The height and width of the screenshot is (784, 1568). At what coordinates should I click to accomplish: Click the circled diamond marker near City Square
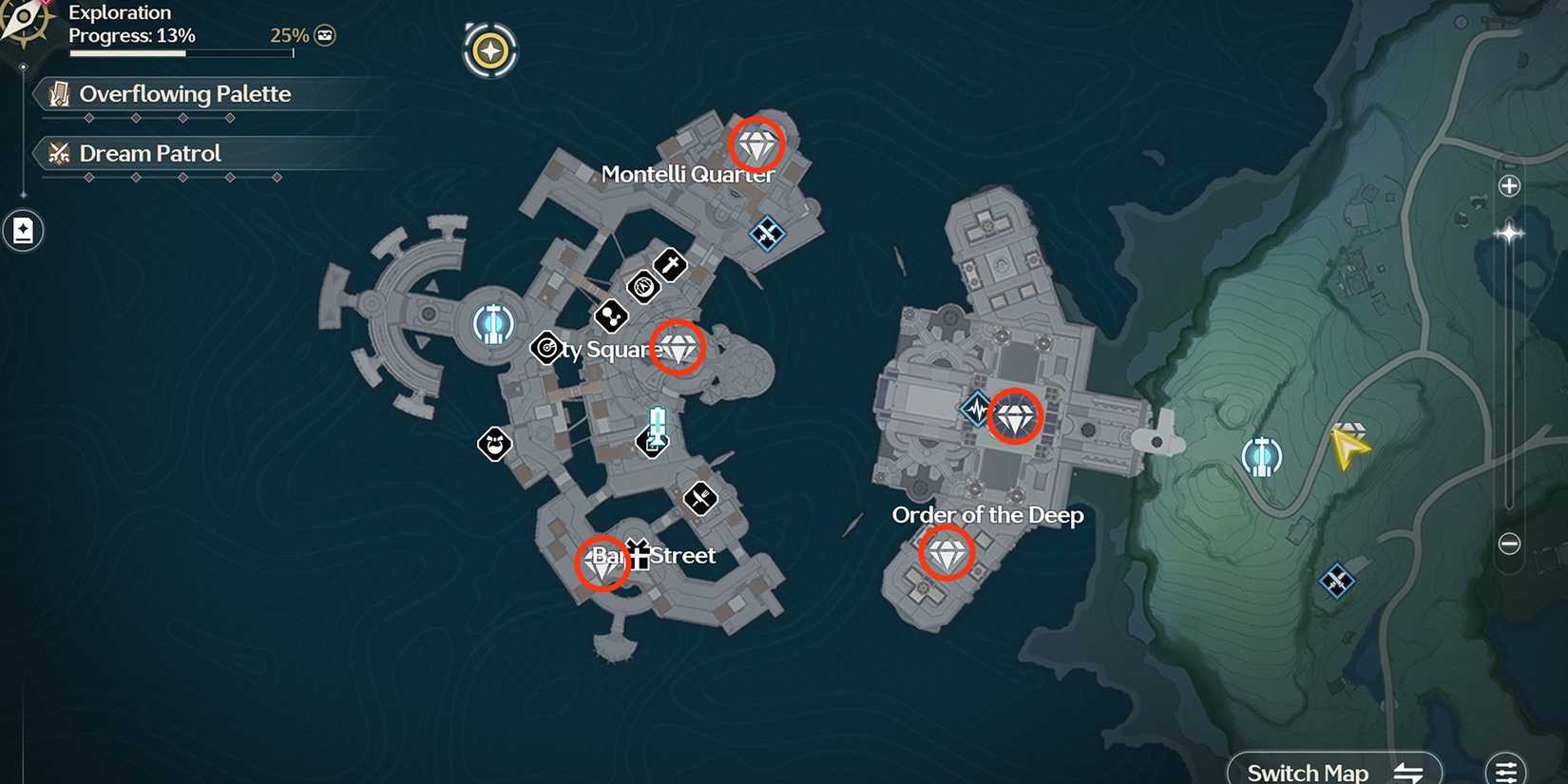tap(679, 349)
